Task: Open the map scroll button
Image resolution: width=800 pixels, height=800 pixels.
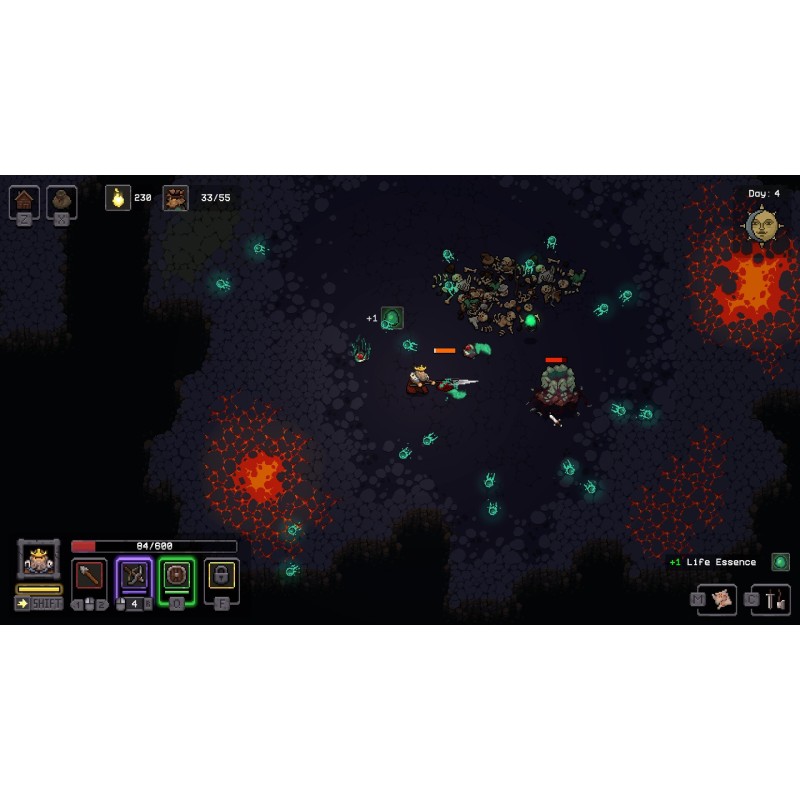Action: [721, 599]
